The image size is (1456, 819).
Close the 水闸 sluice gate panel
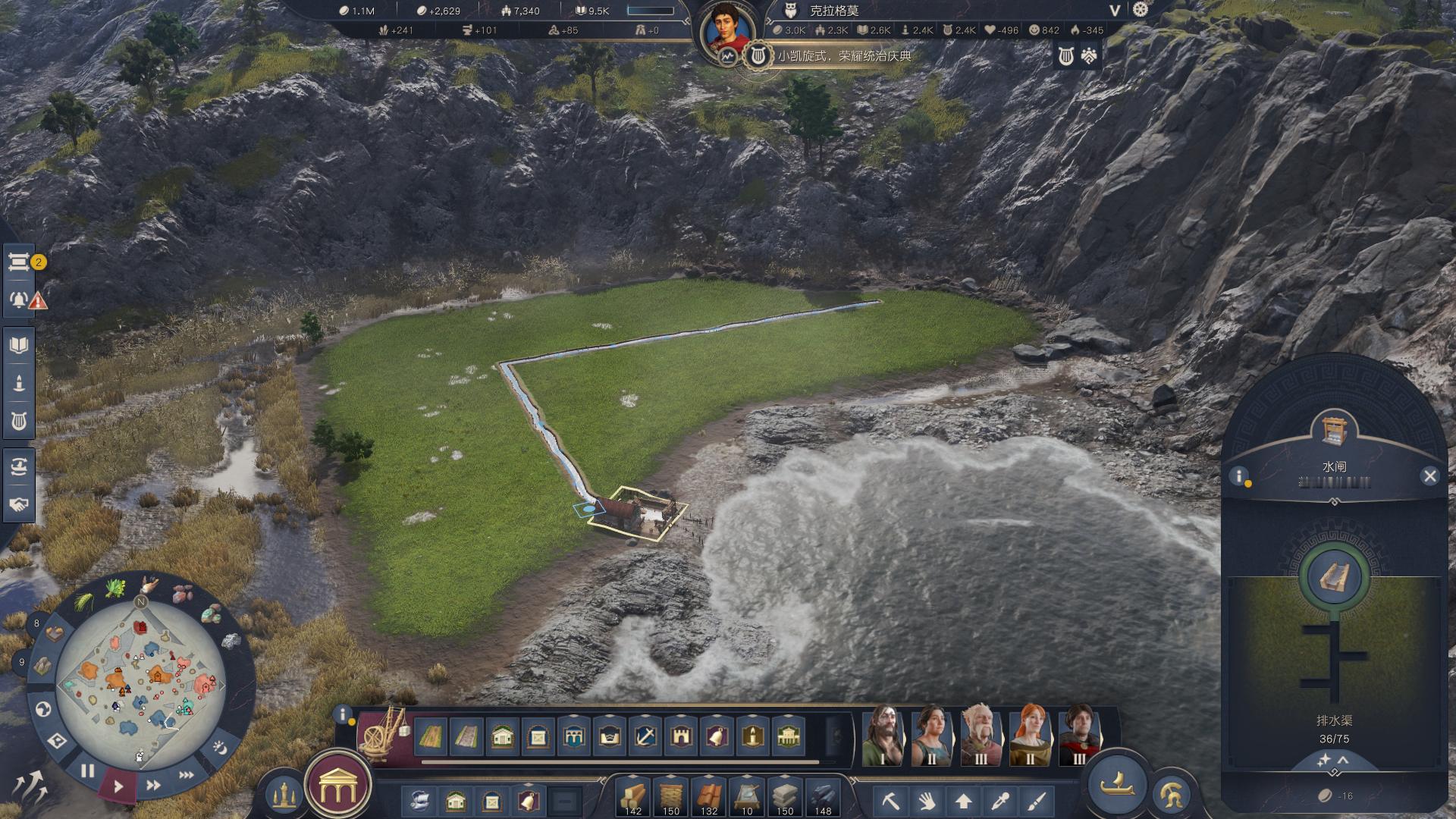pos(1429,476)
